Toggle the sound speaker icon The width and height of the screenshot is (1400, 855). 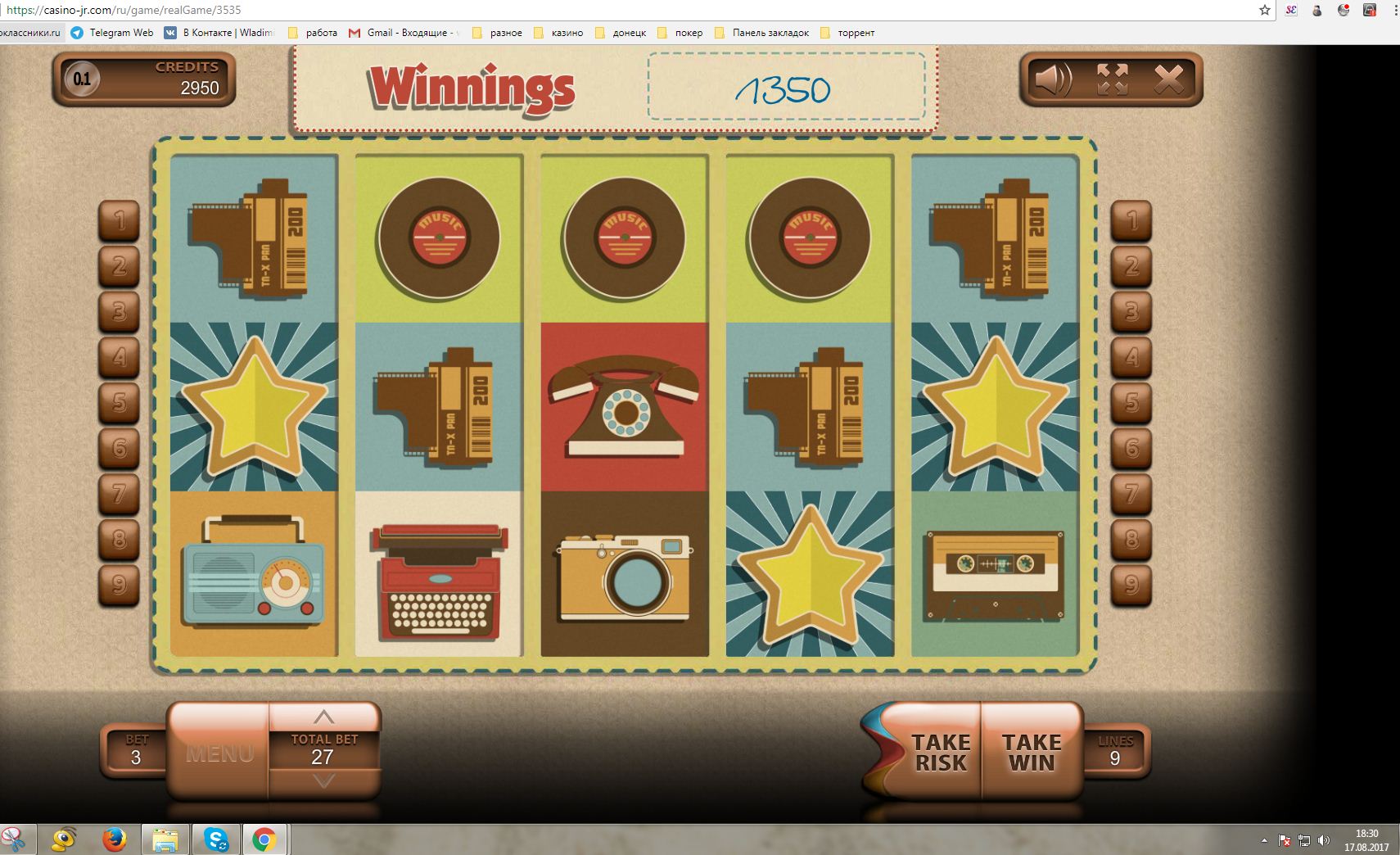(x=1053, y=79)
